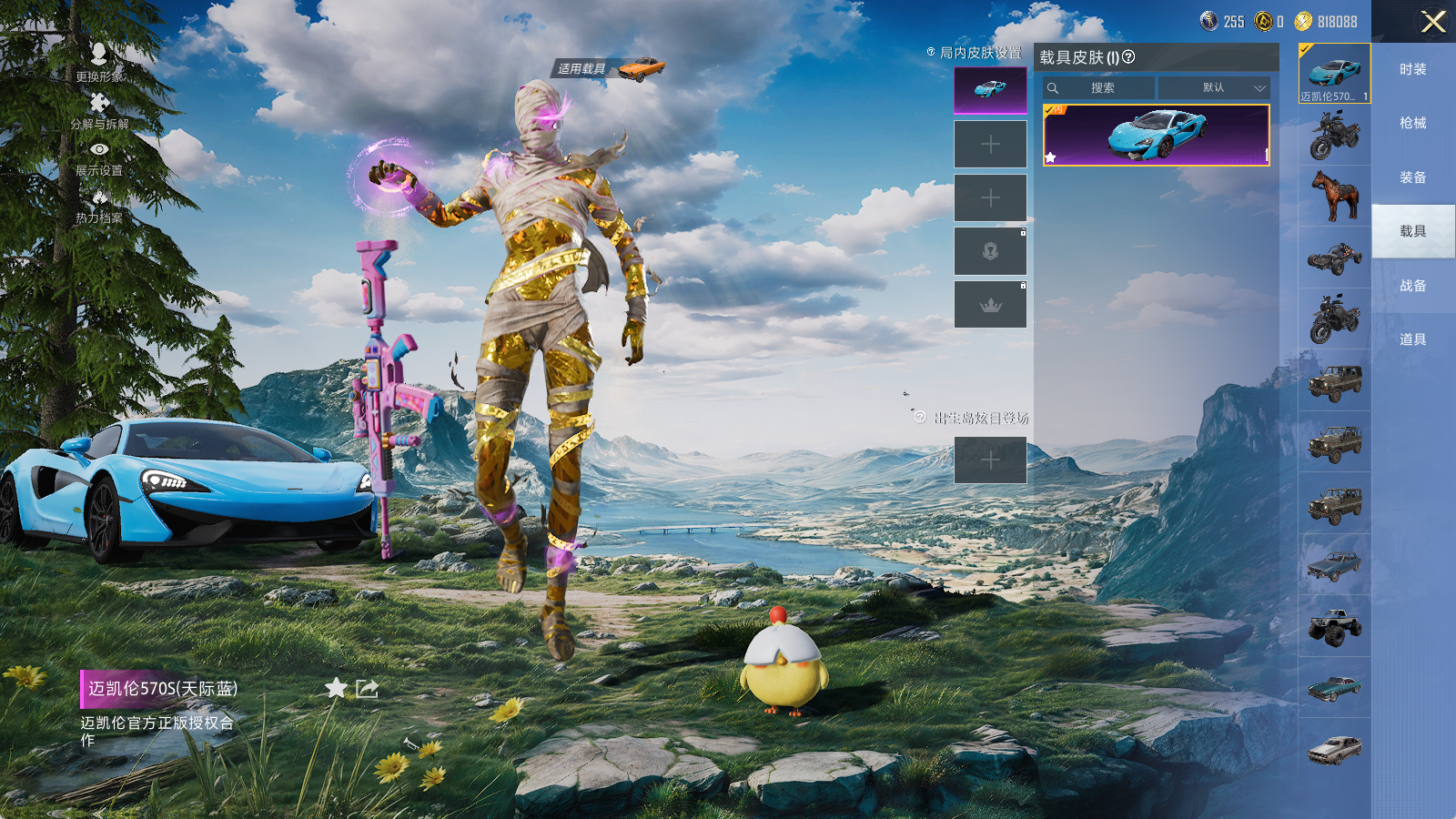
Task: Open the 枪械 firearms tab
Action: click(x=1412, y=123)
